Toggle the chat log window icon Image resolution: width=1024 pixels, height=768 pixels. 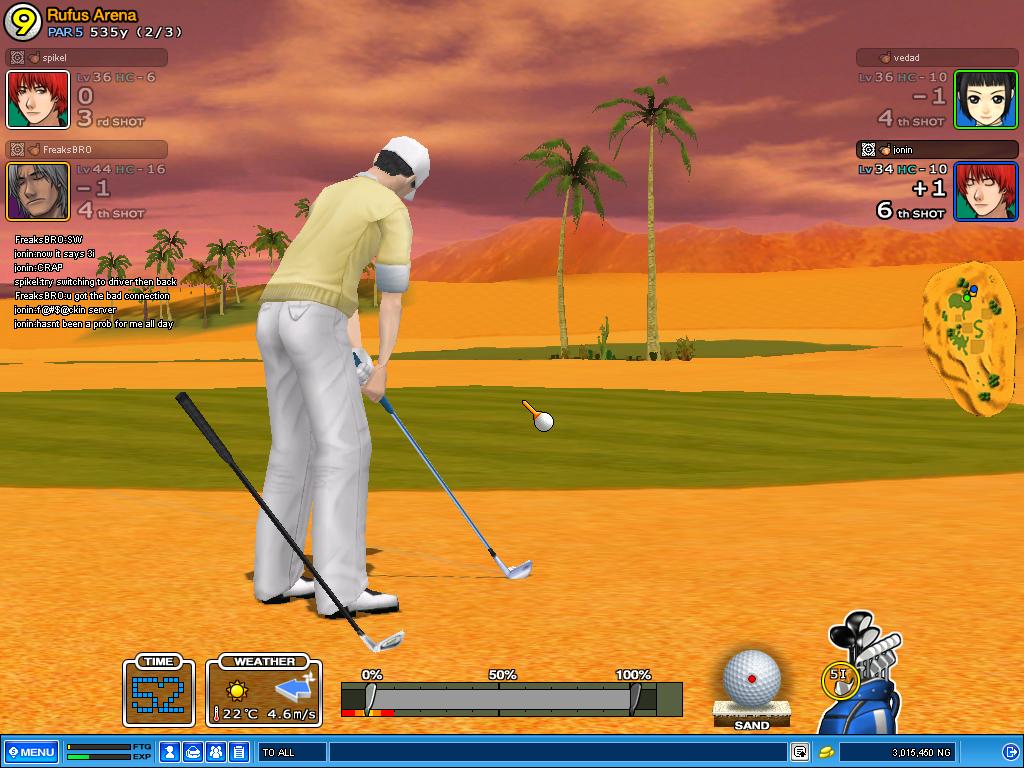click(800, 752)
